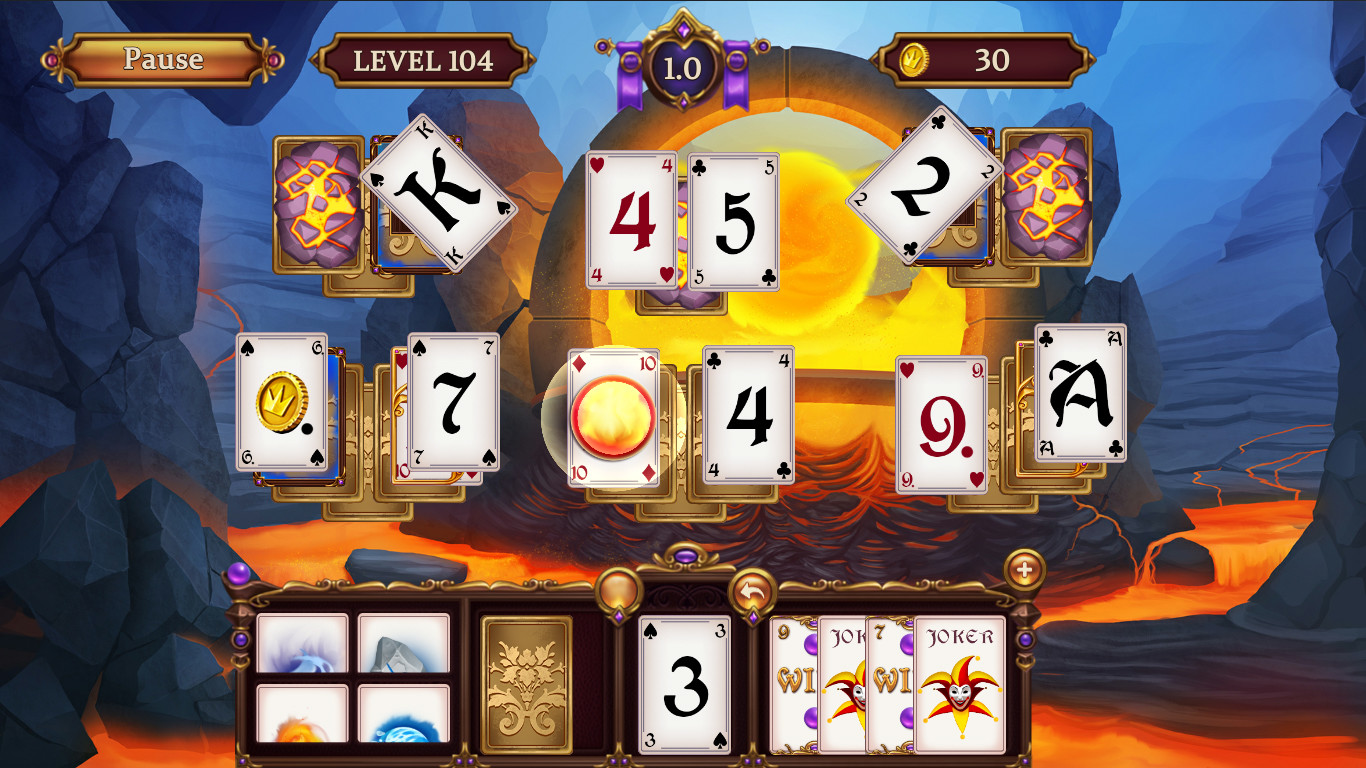Click the LEVEL 104 banner
Image resolution: width=1366 pixels, height=768 pixels.
[423, 59]
